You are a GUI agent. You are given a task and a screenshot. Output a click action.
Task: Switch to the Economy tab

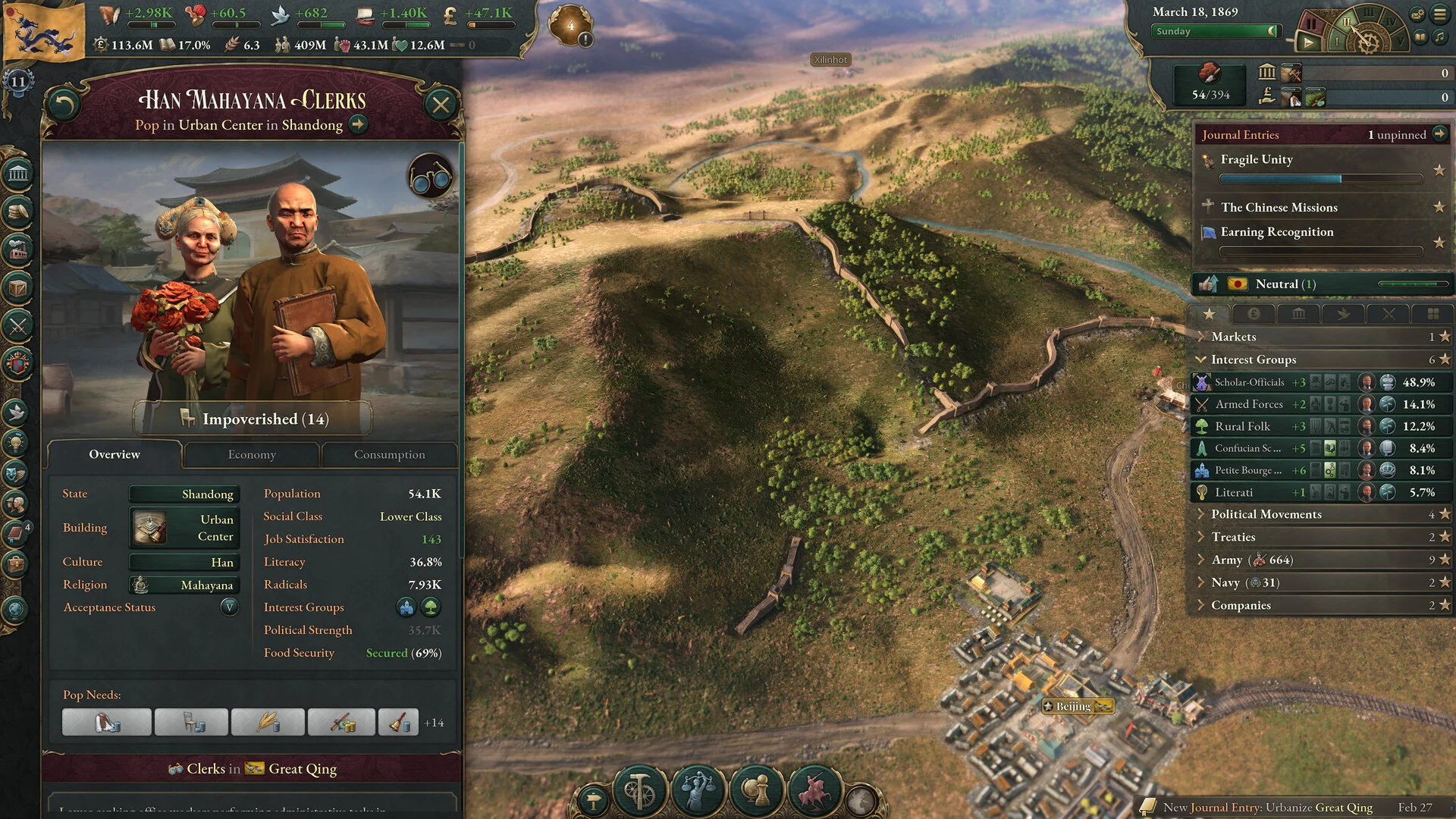(252, 454)
